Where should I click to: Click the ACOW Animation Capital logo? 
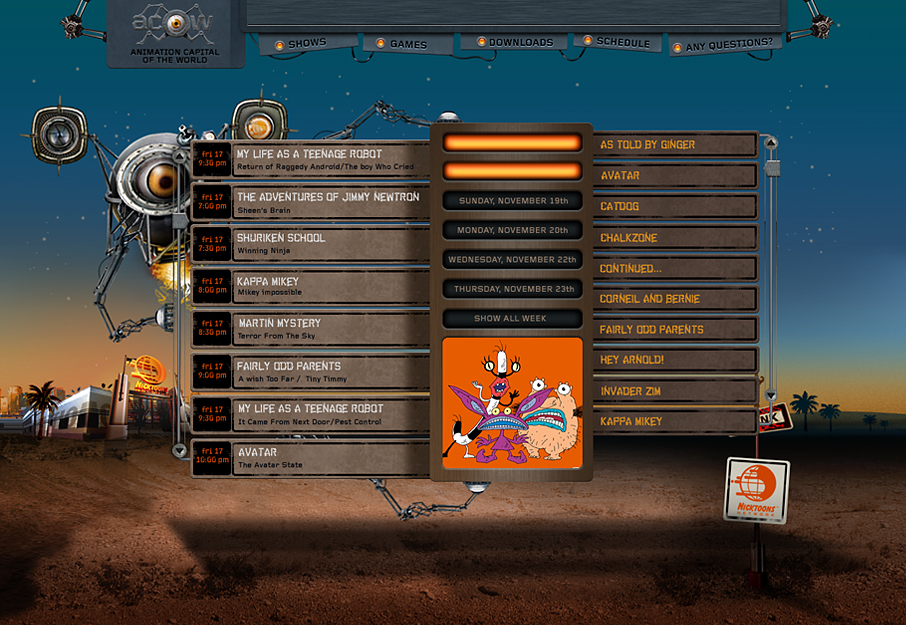pos(175,33)
